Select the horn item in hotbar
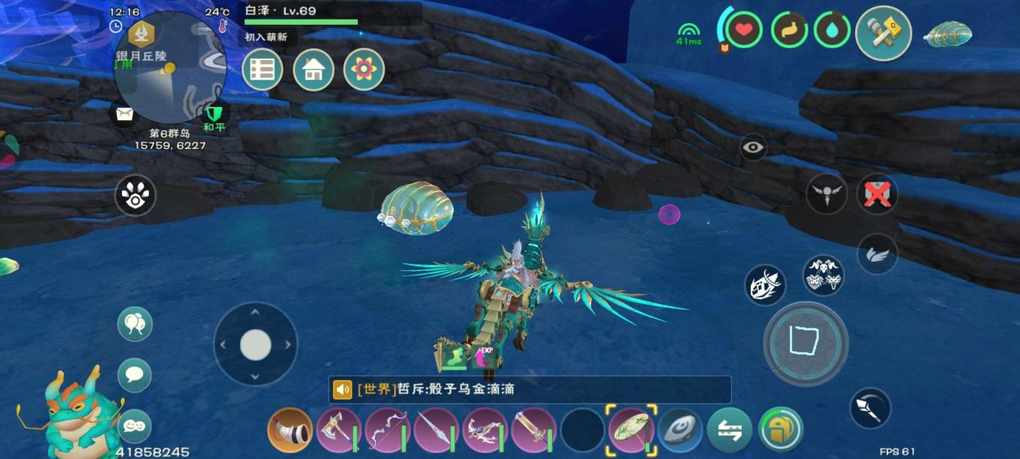Viewport: 1020px width, 459px height. pyautogui.click(x=289, y=430)
